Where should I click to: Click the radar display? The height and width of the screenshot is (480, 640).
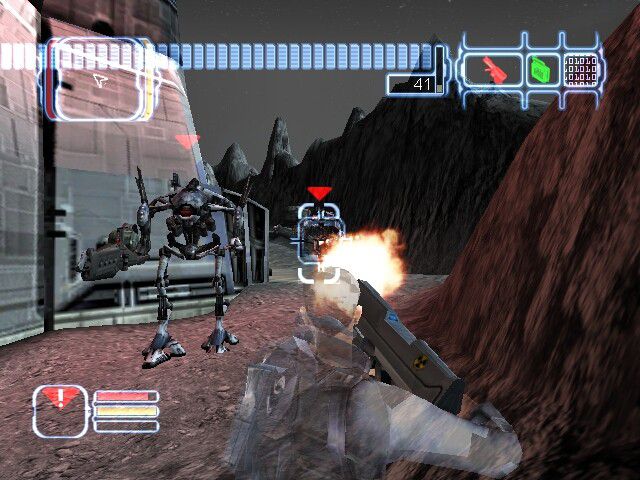(98, 80)
